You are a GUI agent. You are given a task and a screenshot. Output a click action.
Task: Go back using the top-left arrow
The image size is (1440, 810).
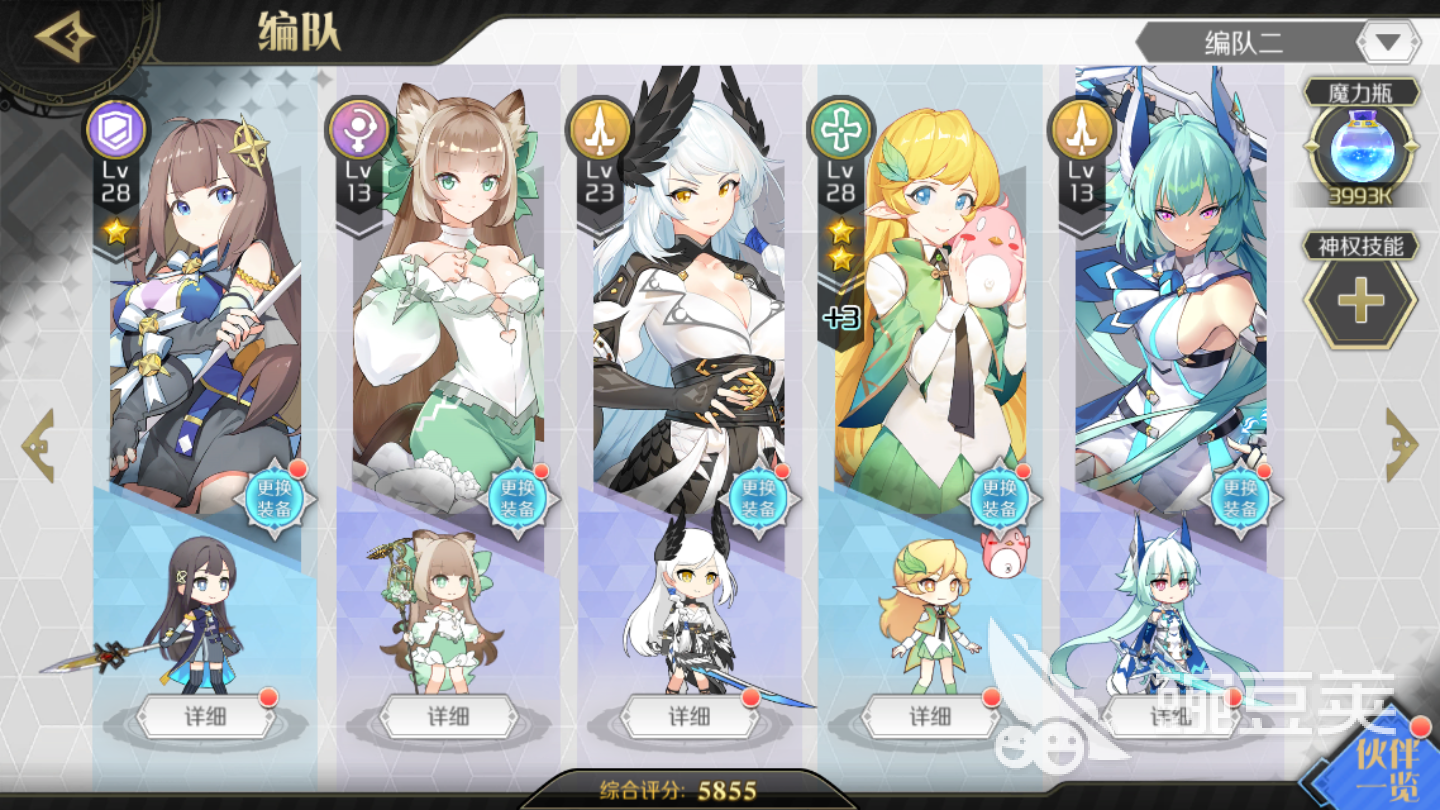click(64, 38)
